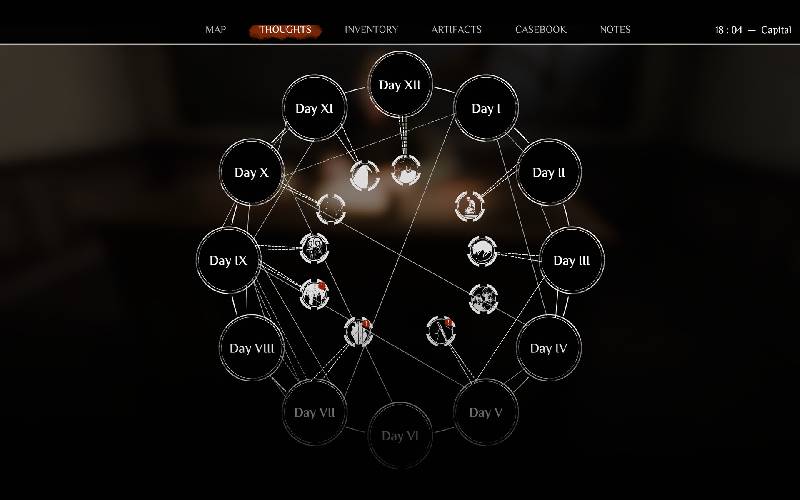Select the Day XI circle
Screen dimensions: 800x500
click(314, 109)
